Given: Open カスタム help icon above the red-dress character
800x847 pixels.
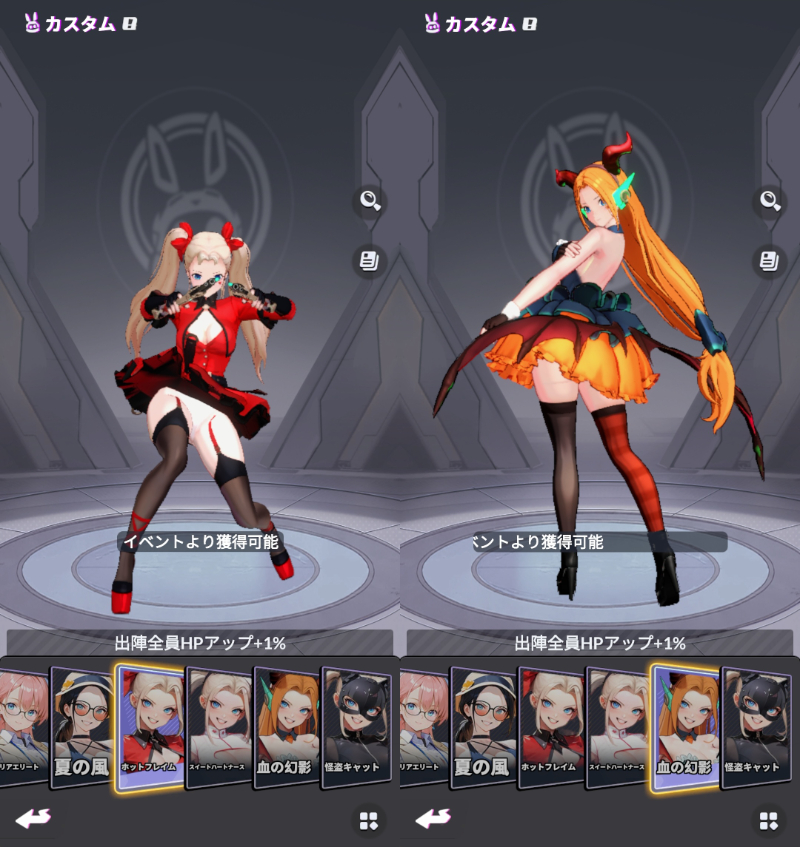Looking at the screenshot, I should tap(129, 24).
